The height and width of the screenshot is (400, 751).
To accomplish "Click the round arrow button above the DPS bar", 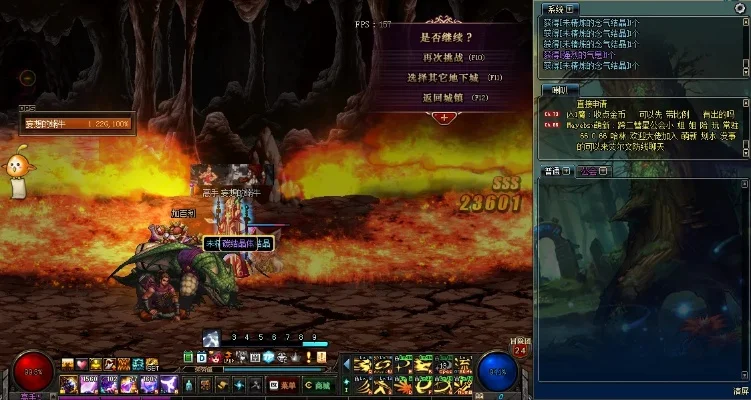I will click(x=27, y=77).
